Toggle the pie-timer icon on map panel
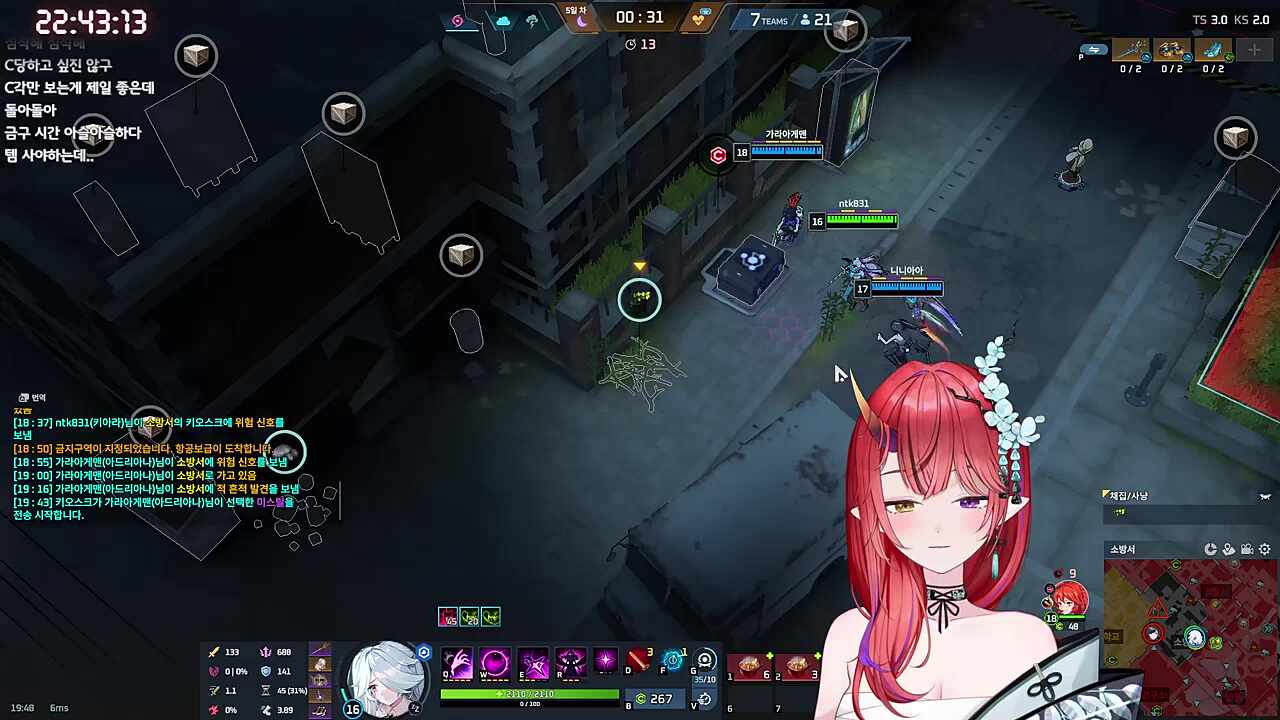 pyautogui.click(x=1211, y=549)
